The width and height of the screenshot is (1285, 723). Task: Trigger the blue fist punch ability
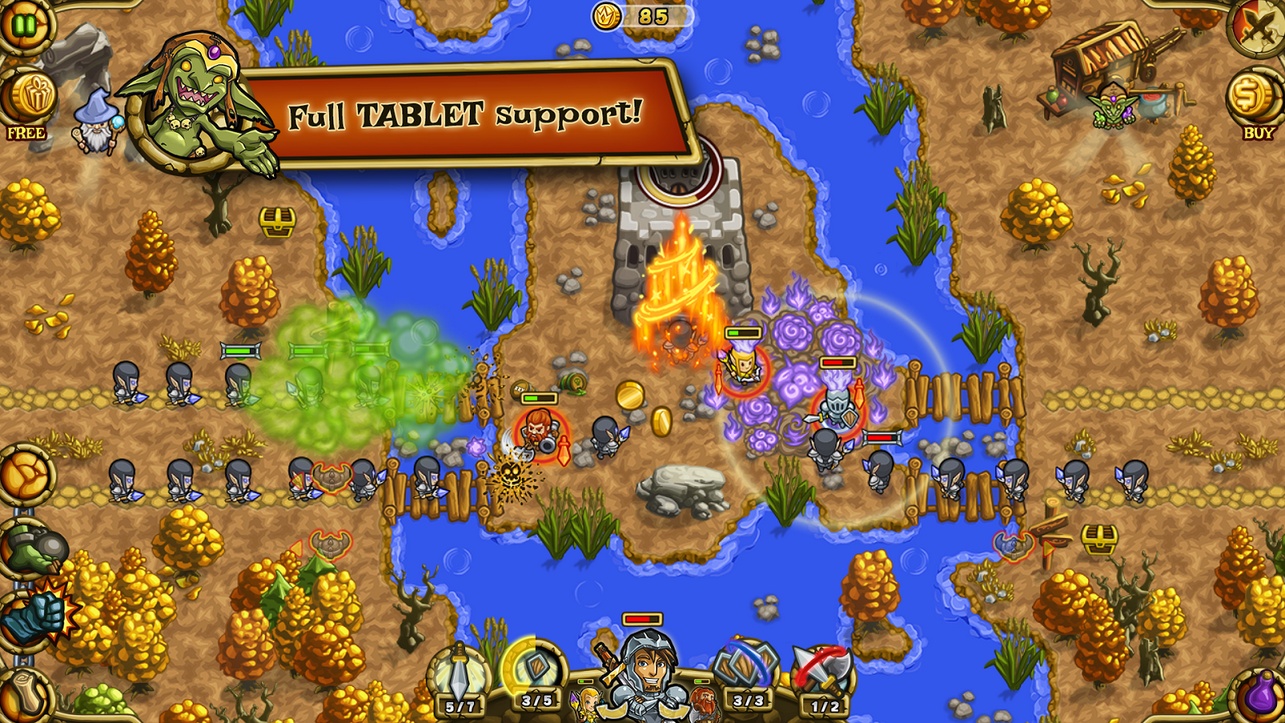point(28,614)
